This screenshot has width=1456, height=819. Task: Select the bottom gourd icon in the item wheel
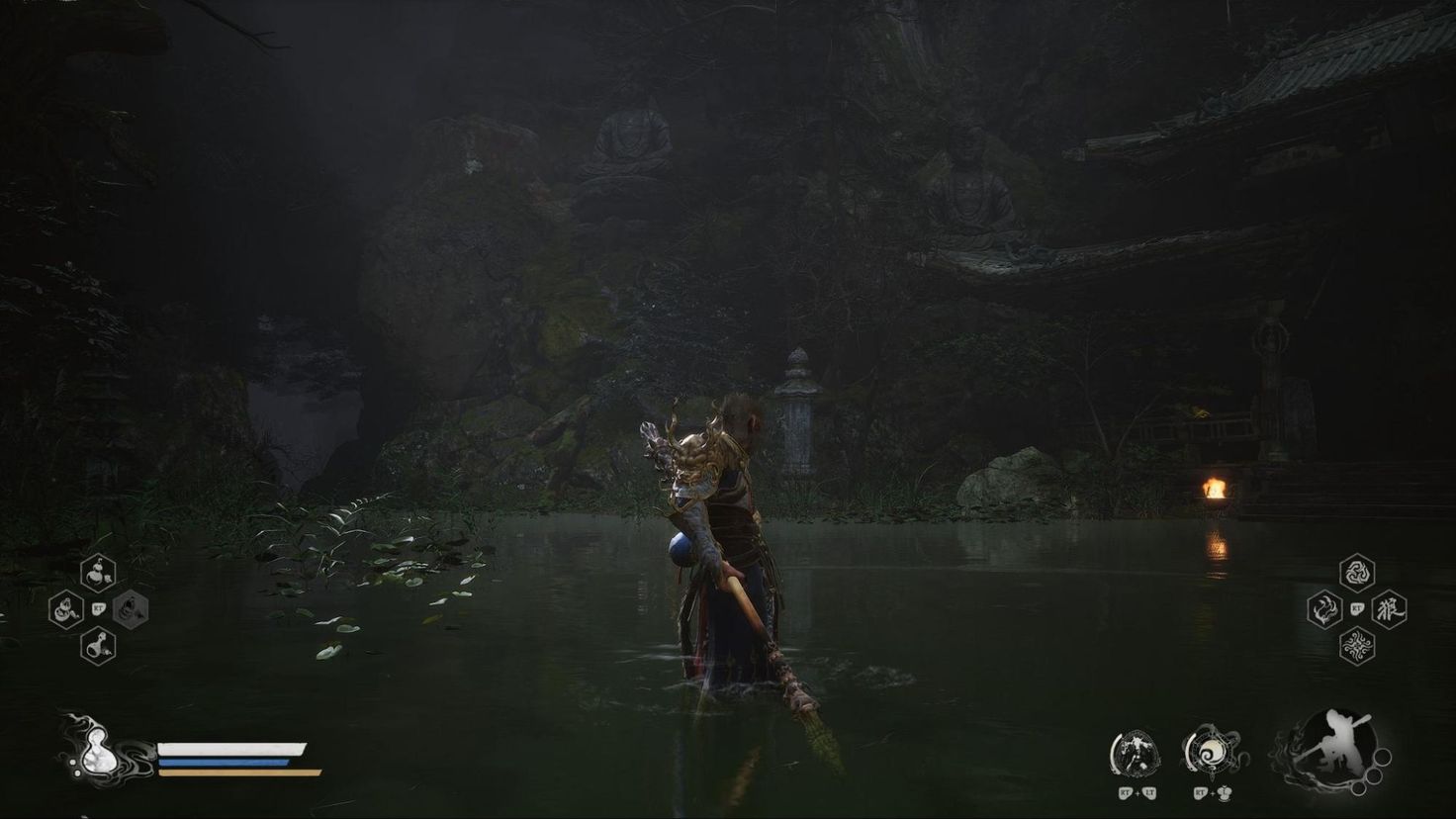(97, 645)
